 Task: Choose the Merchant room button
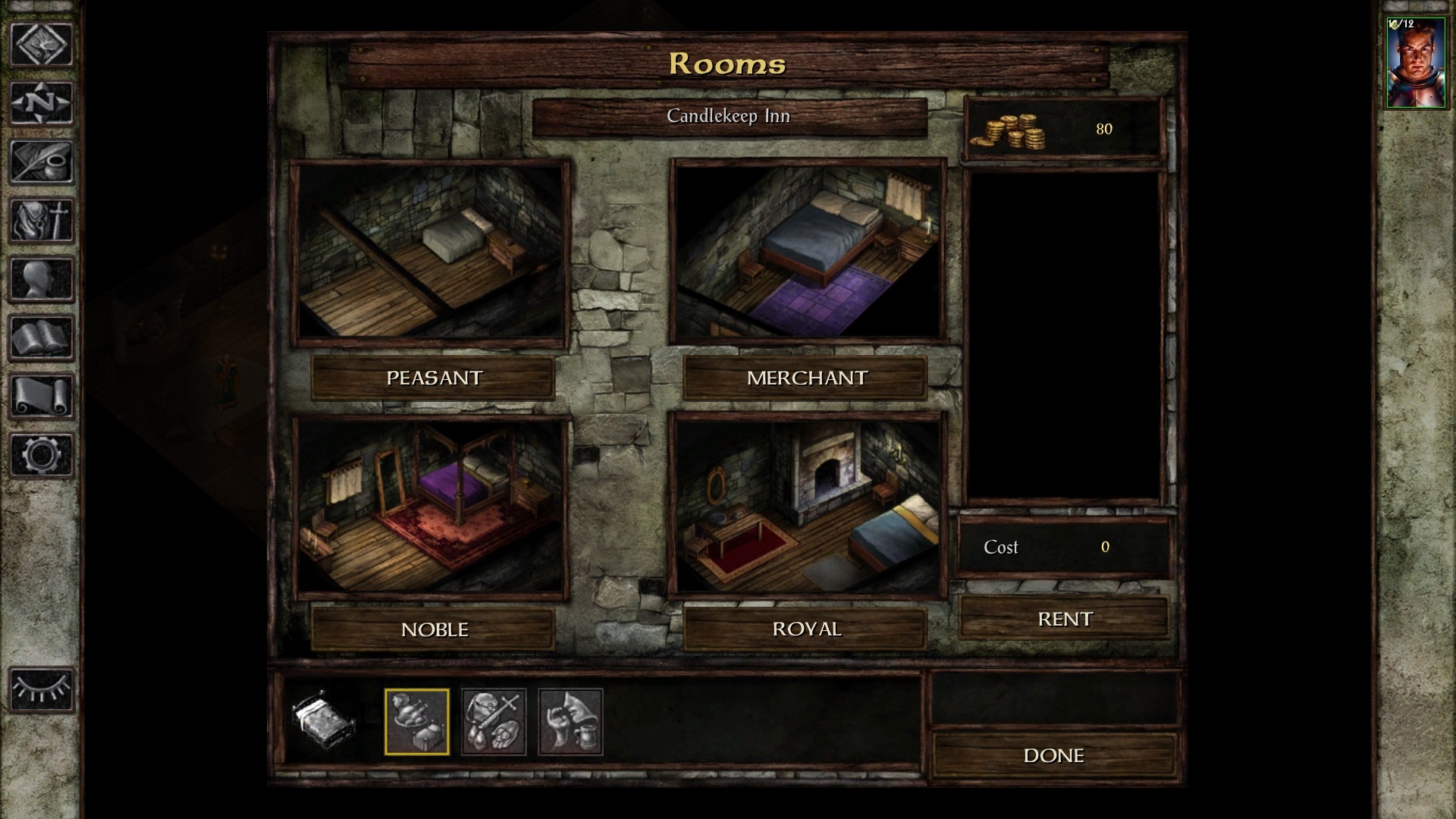[805, 378]
